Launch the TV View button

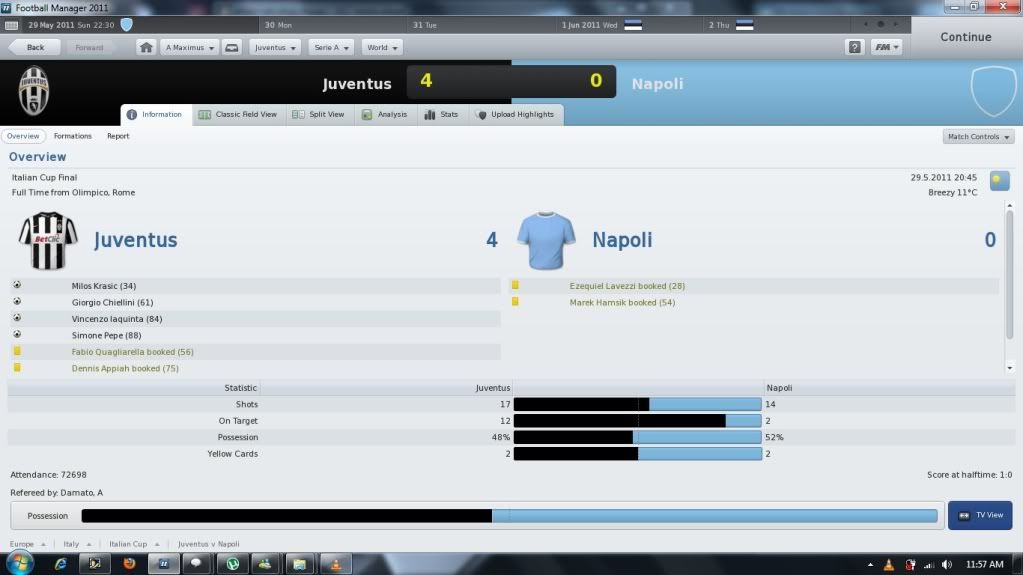pyautogui.click(x=979, y=515)
